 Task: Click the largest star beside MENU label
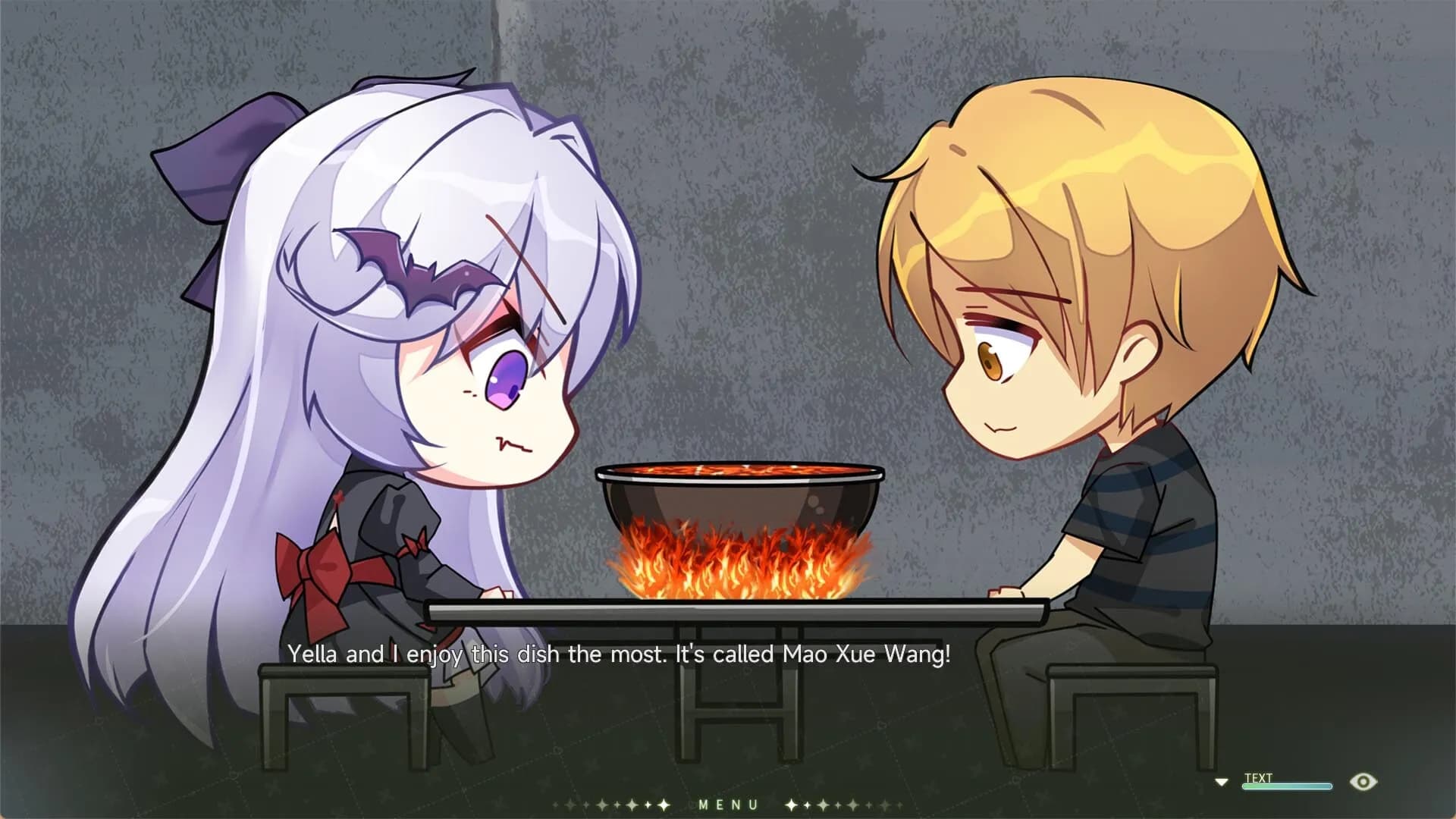pos(664,804)
